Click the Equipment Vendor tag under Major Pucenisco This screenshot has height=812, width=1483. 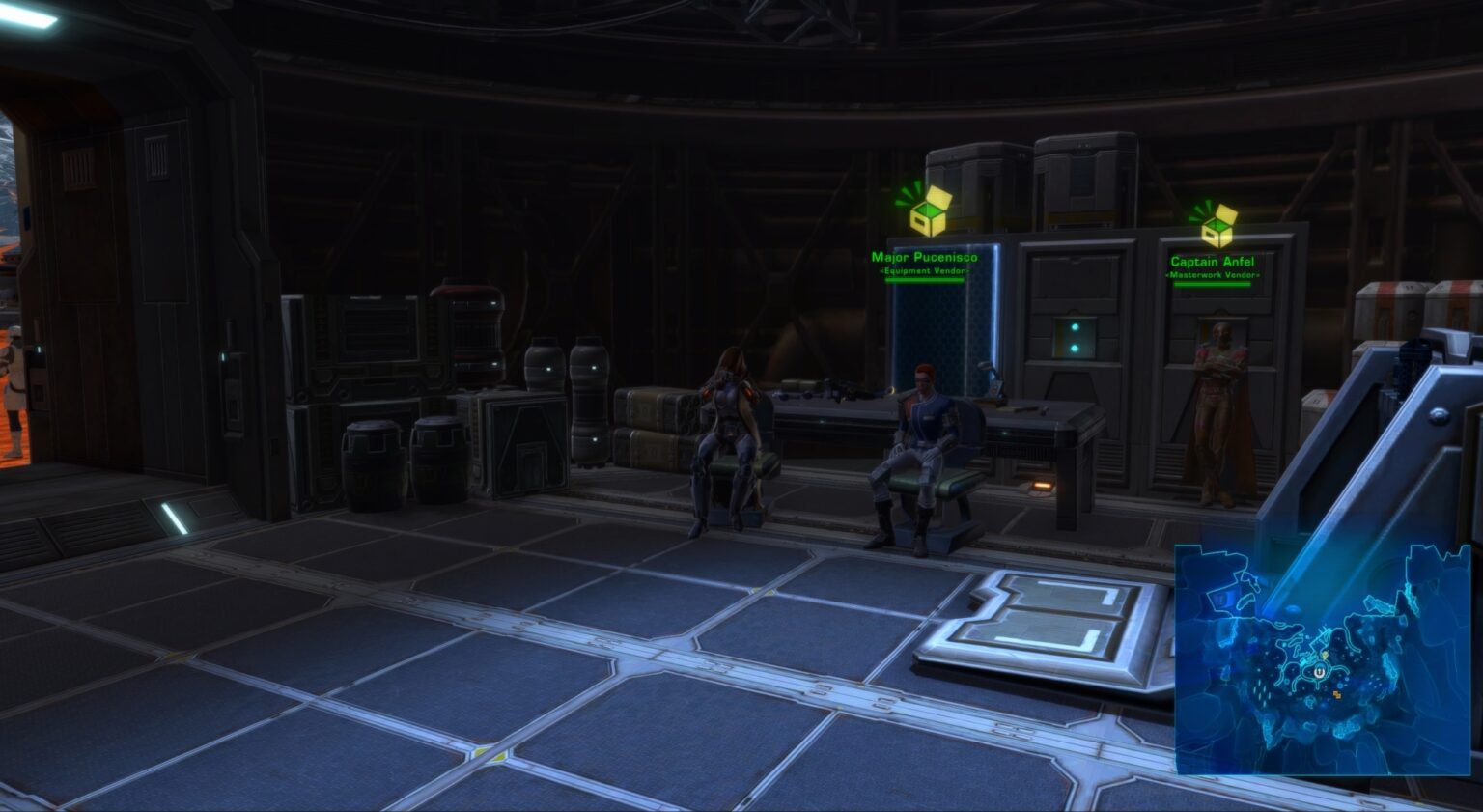(925, 273)
